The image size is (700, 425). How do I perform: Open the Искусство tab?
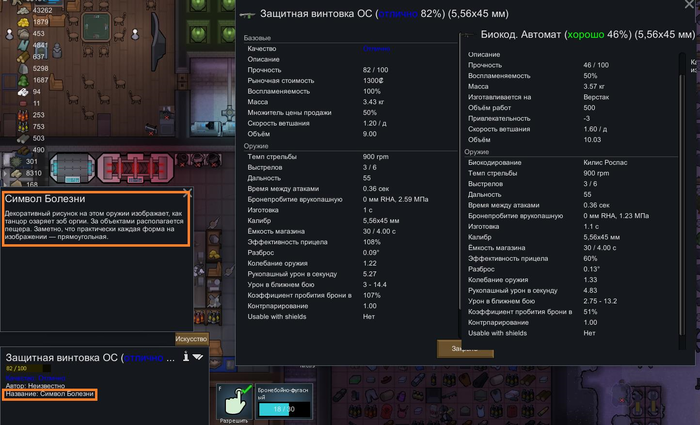(x=192, y=339)
